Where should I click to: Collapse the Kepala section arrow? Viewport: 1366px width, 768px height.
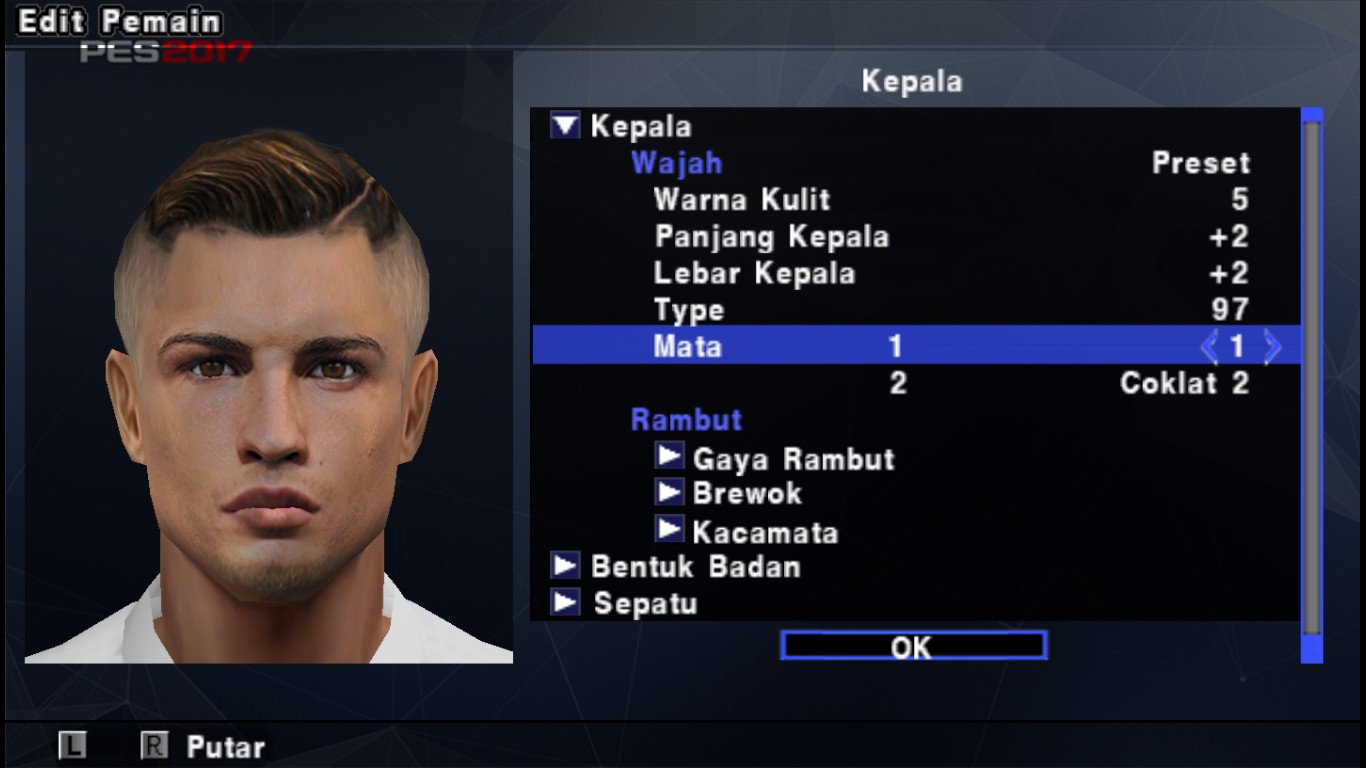click(x=565, y=126)
